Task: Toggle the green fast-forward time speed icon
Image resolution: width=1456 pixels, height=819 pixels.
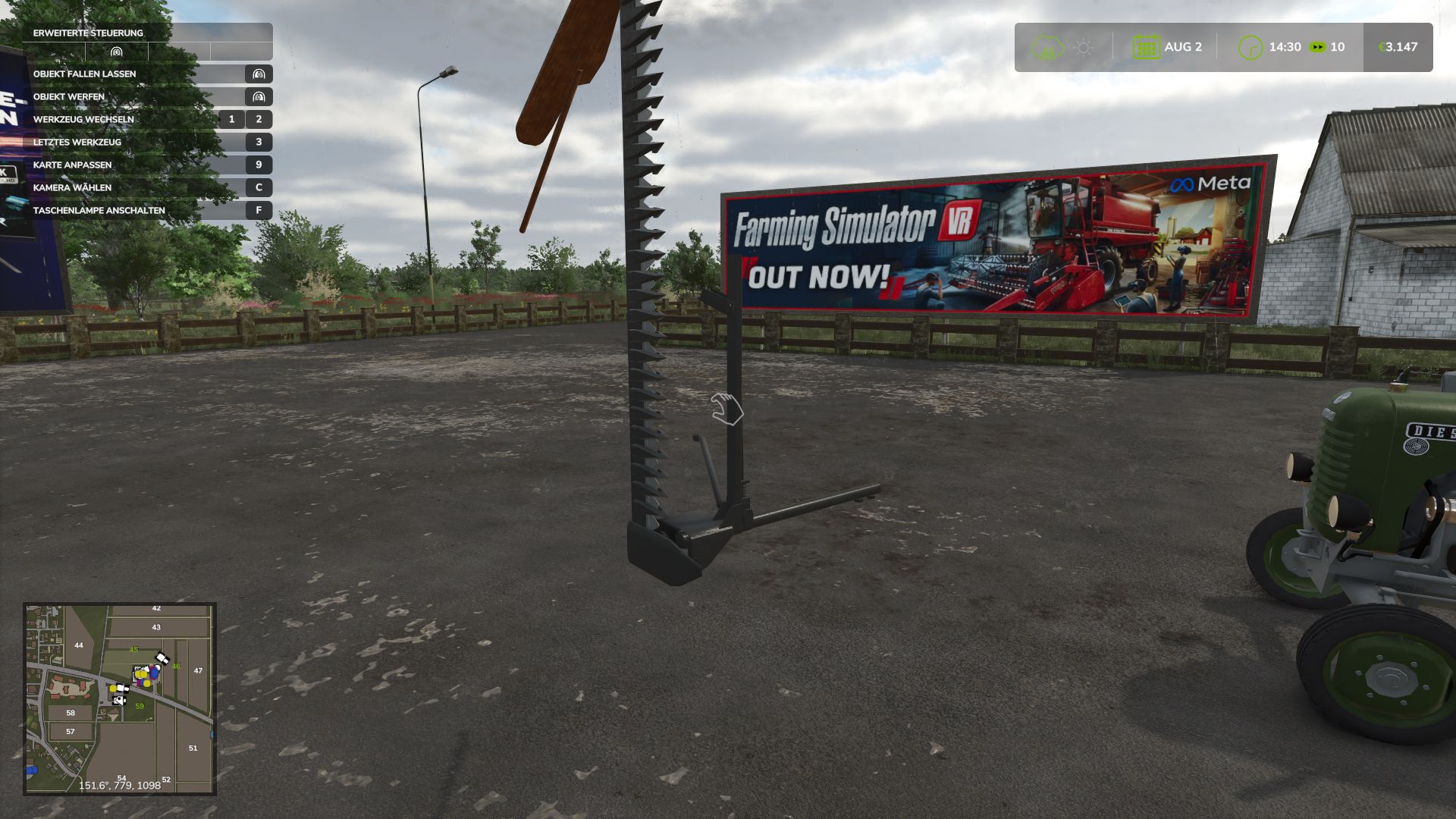Action: [x=1318, y=47]
